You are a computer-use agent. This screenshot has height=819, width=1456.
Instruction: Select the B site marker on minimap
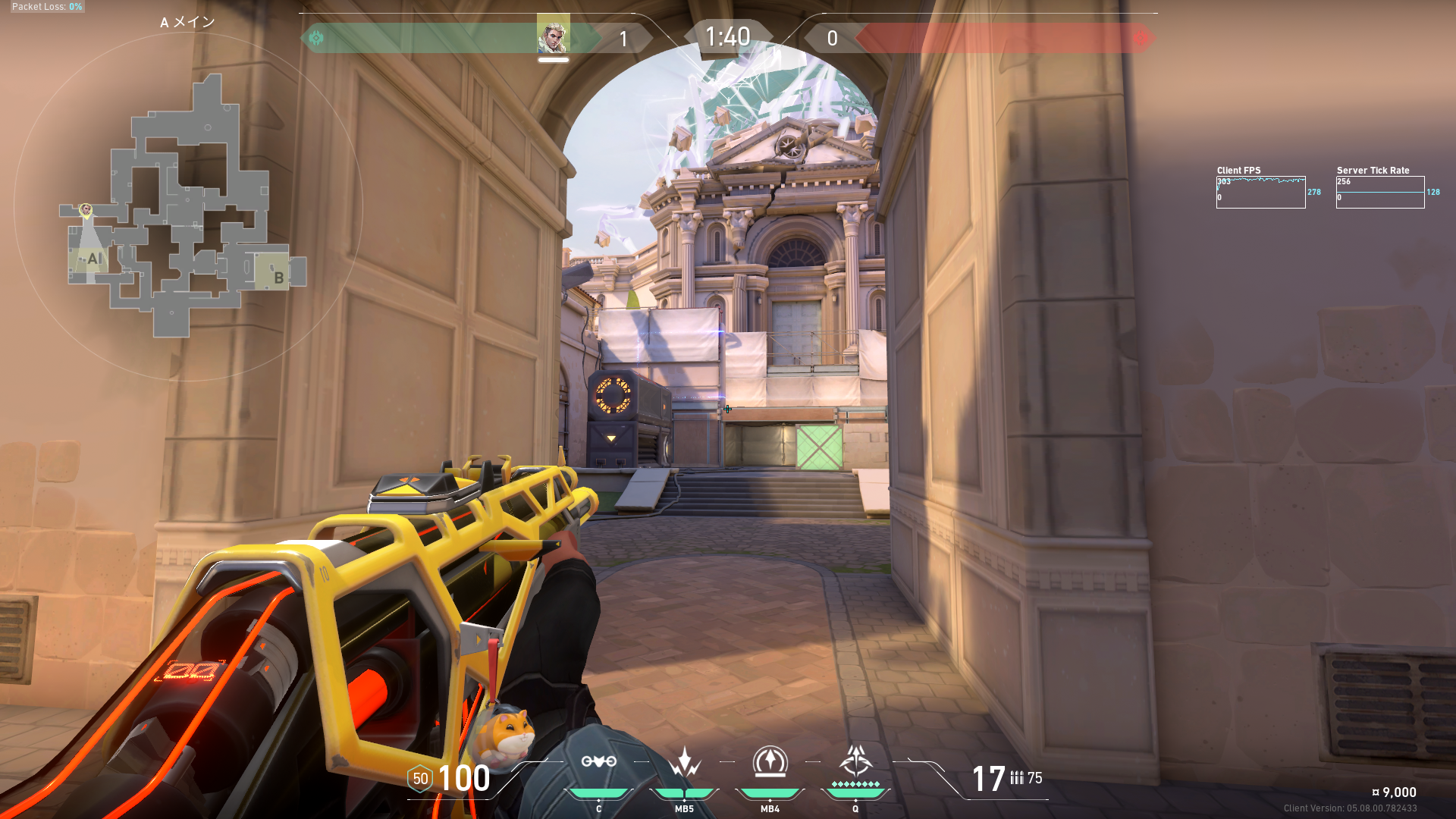pyautogui.click(x=278, y=278)
